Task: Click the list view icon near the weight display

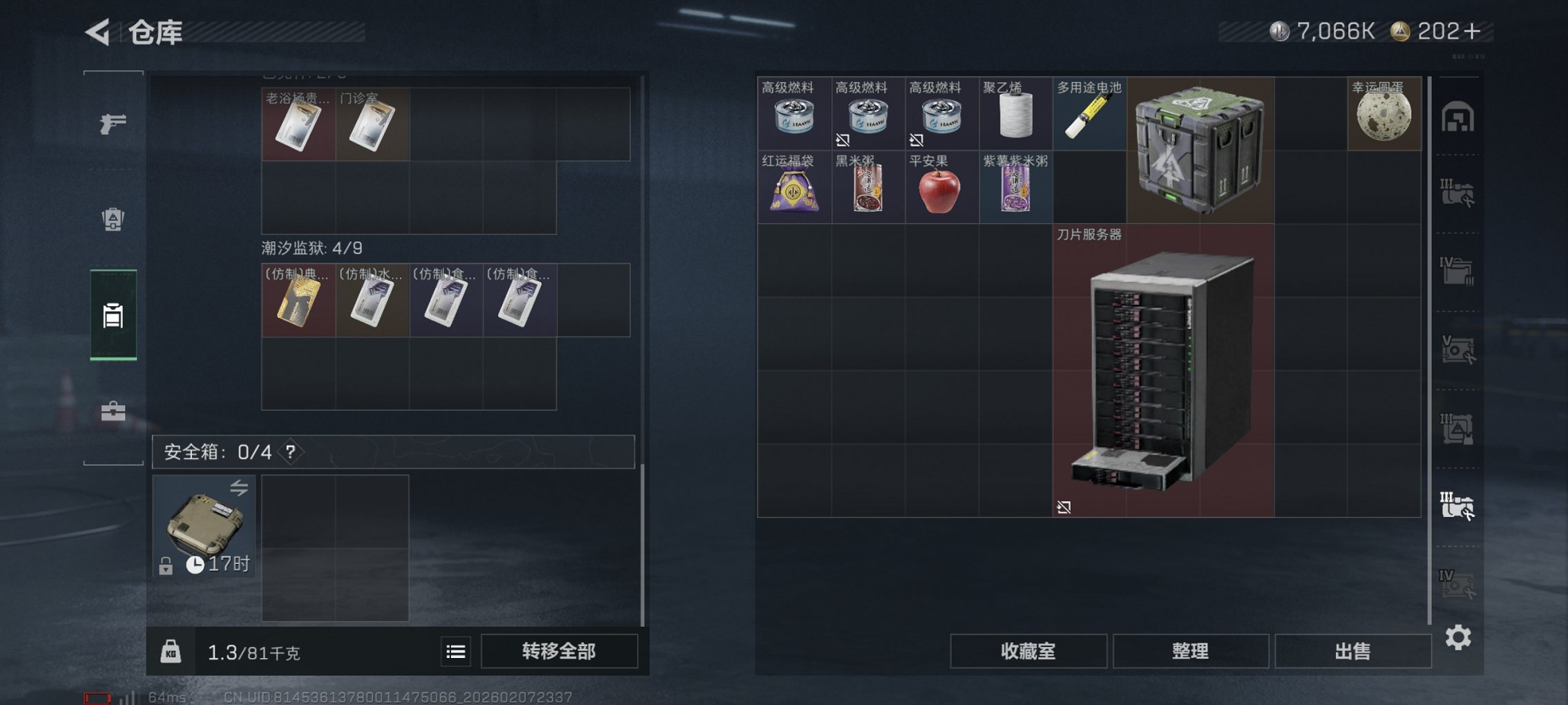Action: pos(455,652)
